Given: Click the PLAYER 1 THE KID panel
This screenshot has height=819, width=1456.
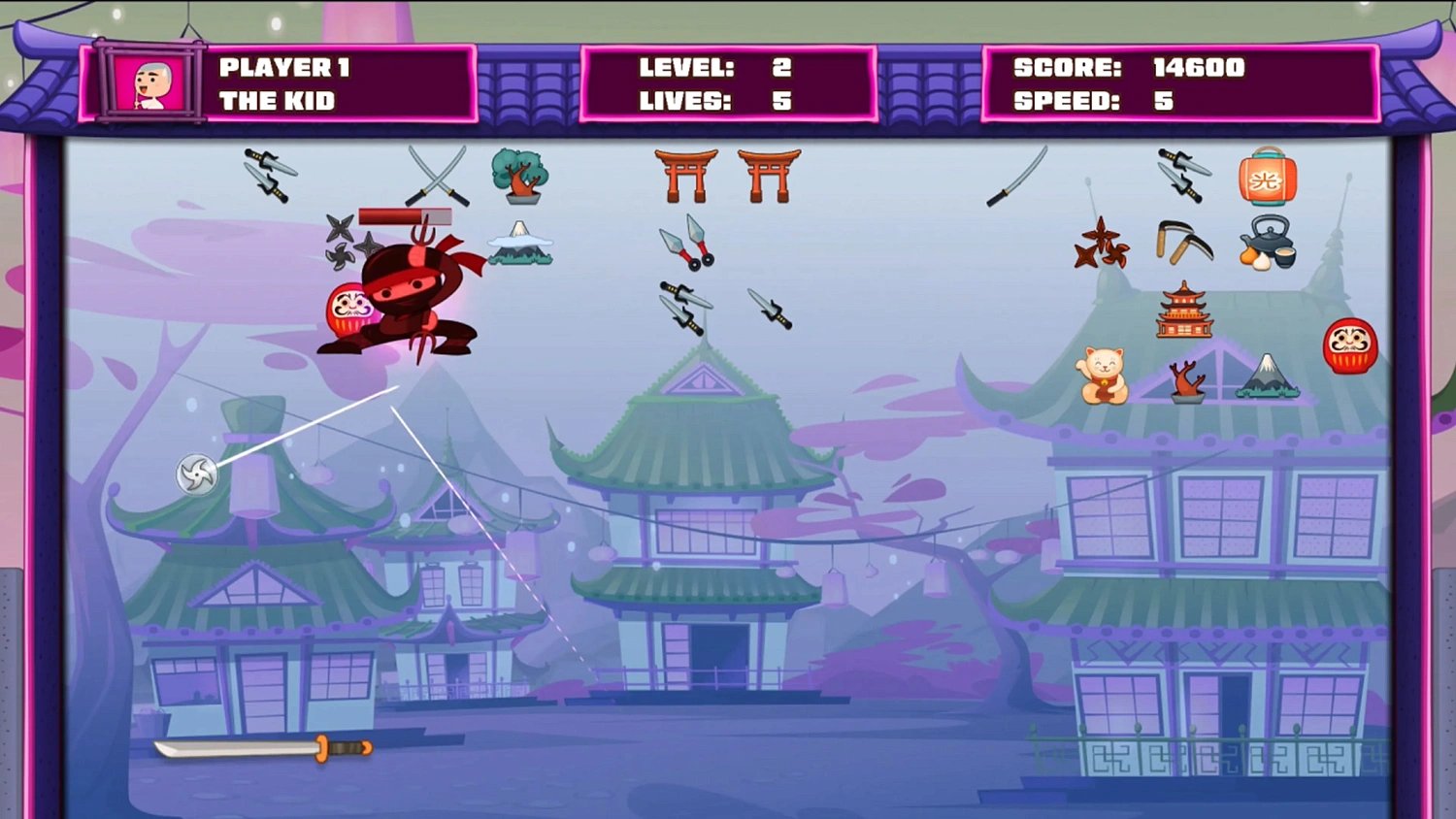Looking at the screenshot, I should 291,84.
